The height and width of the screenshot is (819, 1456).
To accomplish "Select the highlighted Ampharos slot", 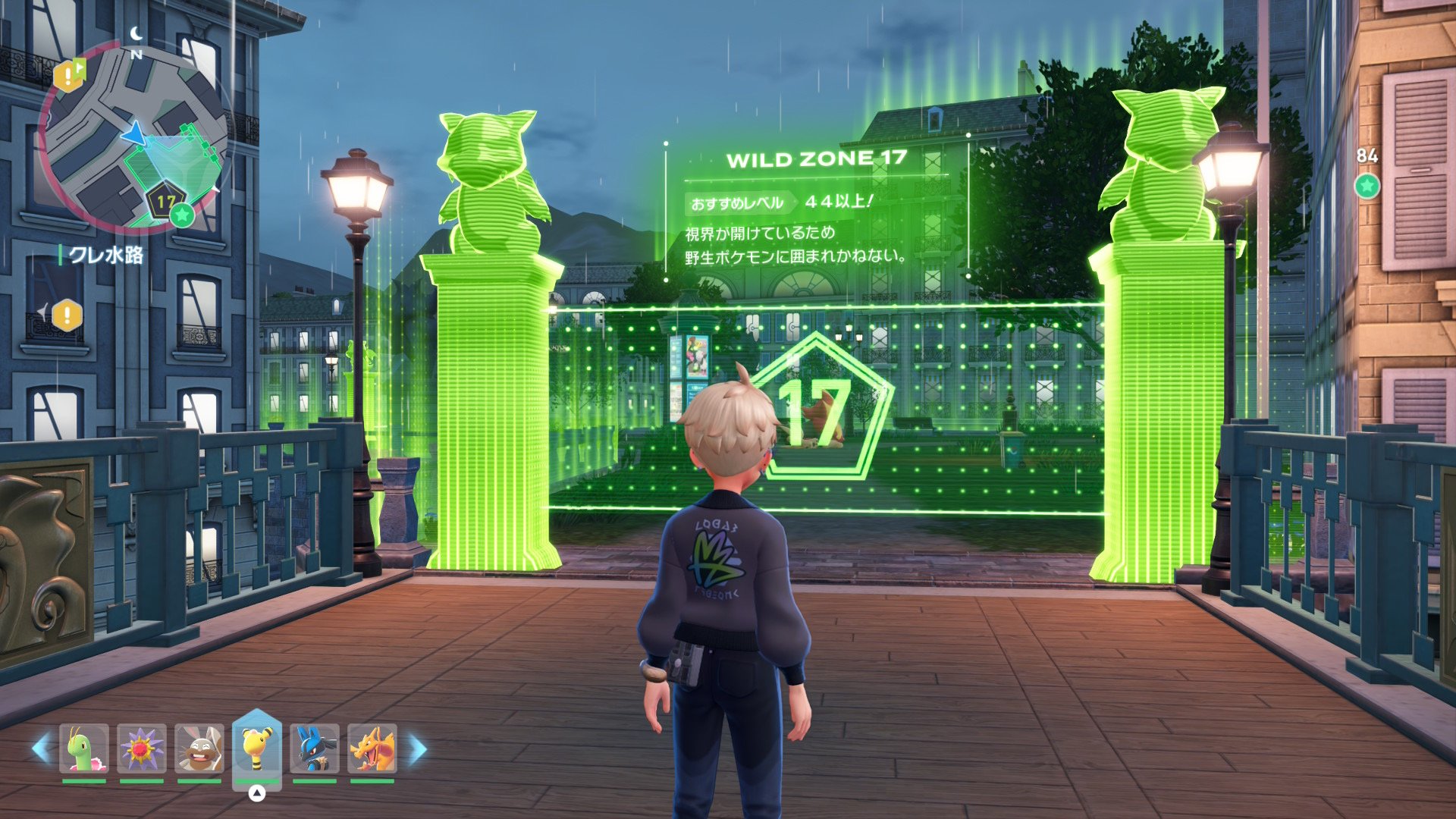I will (x=257, y=748).
